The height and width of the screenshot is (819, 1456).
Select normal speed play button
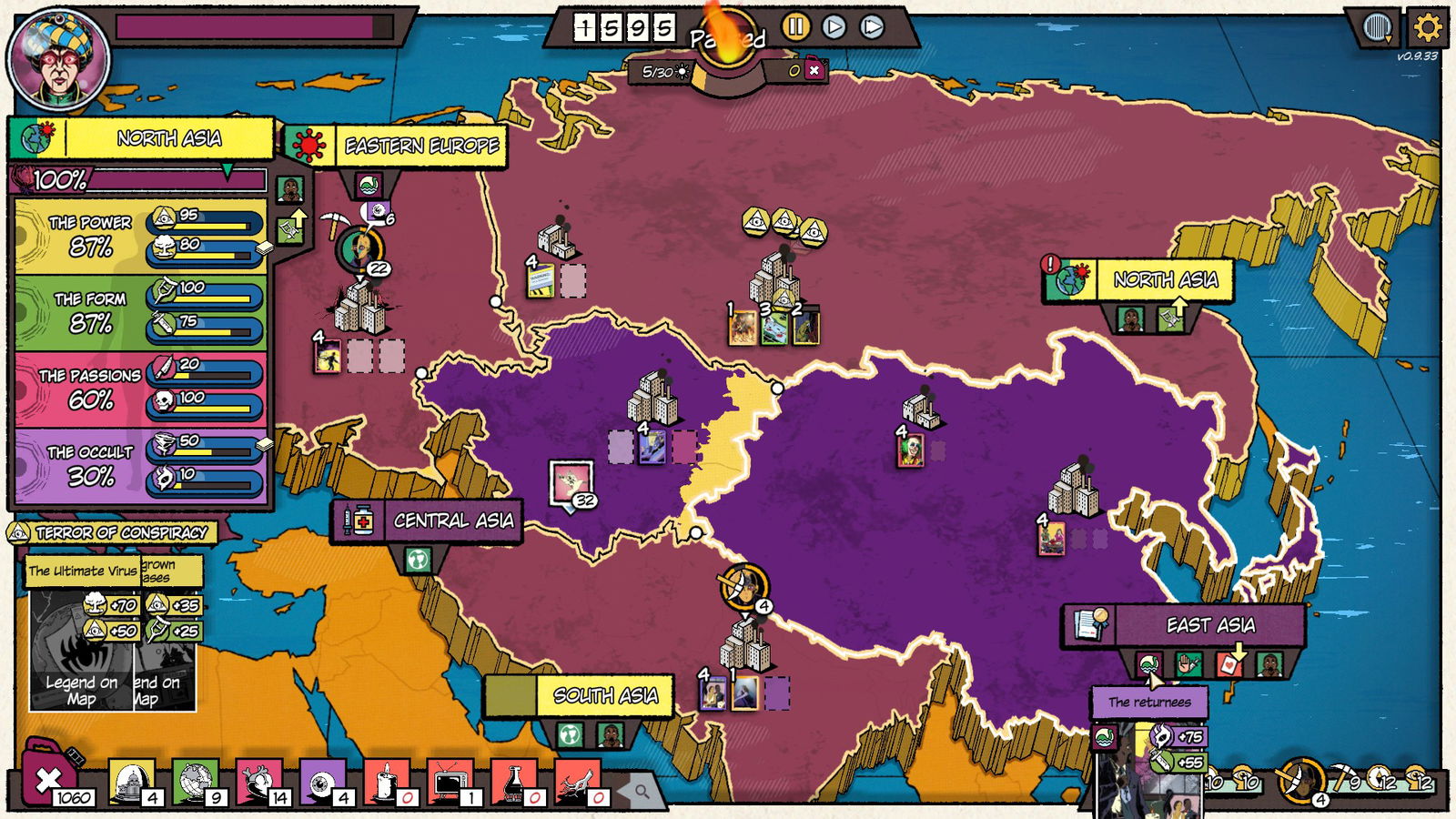click(x=834, y=28)
